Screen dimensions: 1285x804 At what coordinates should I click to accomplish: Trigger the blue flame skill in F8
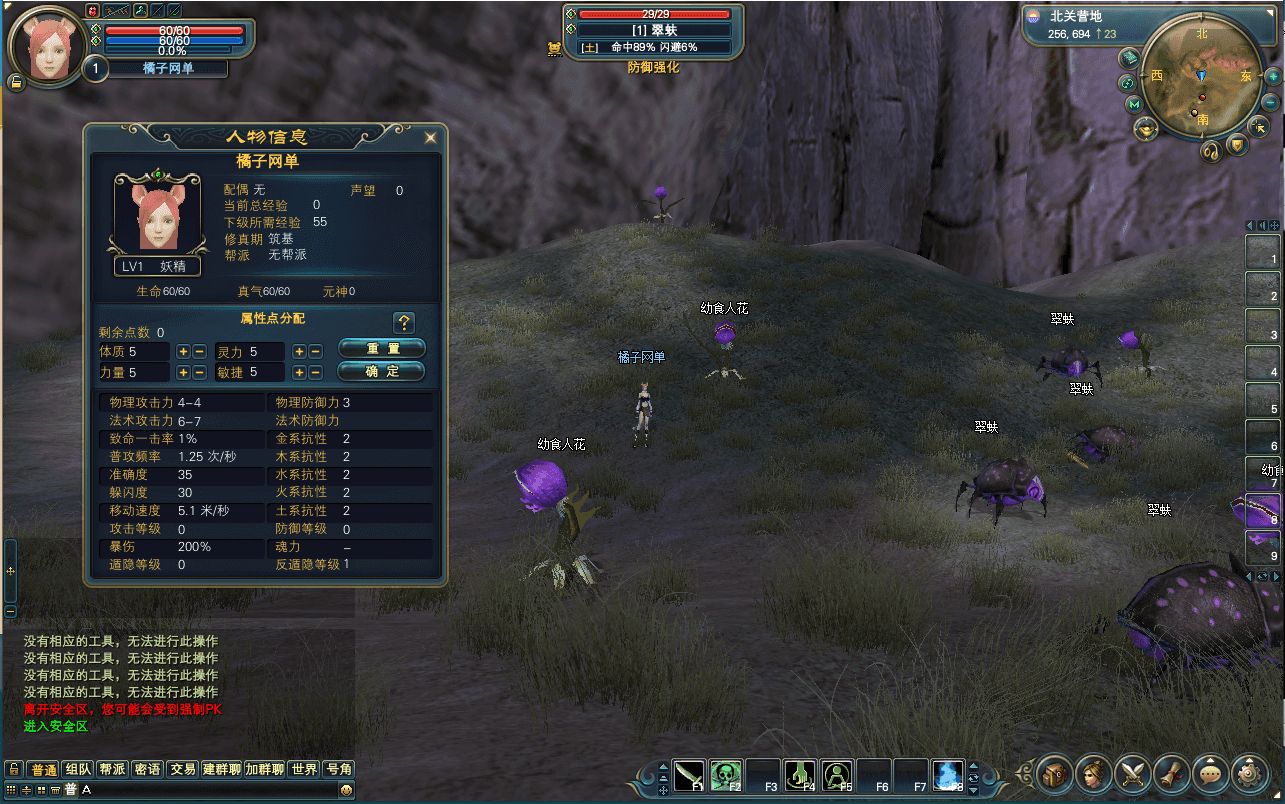point(947,775)
